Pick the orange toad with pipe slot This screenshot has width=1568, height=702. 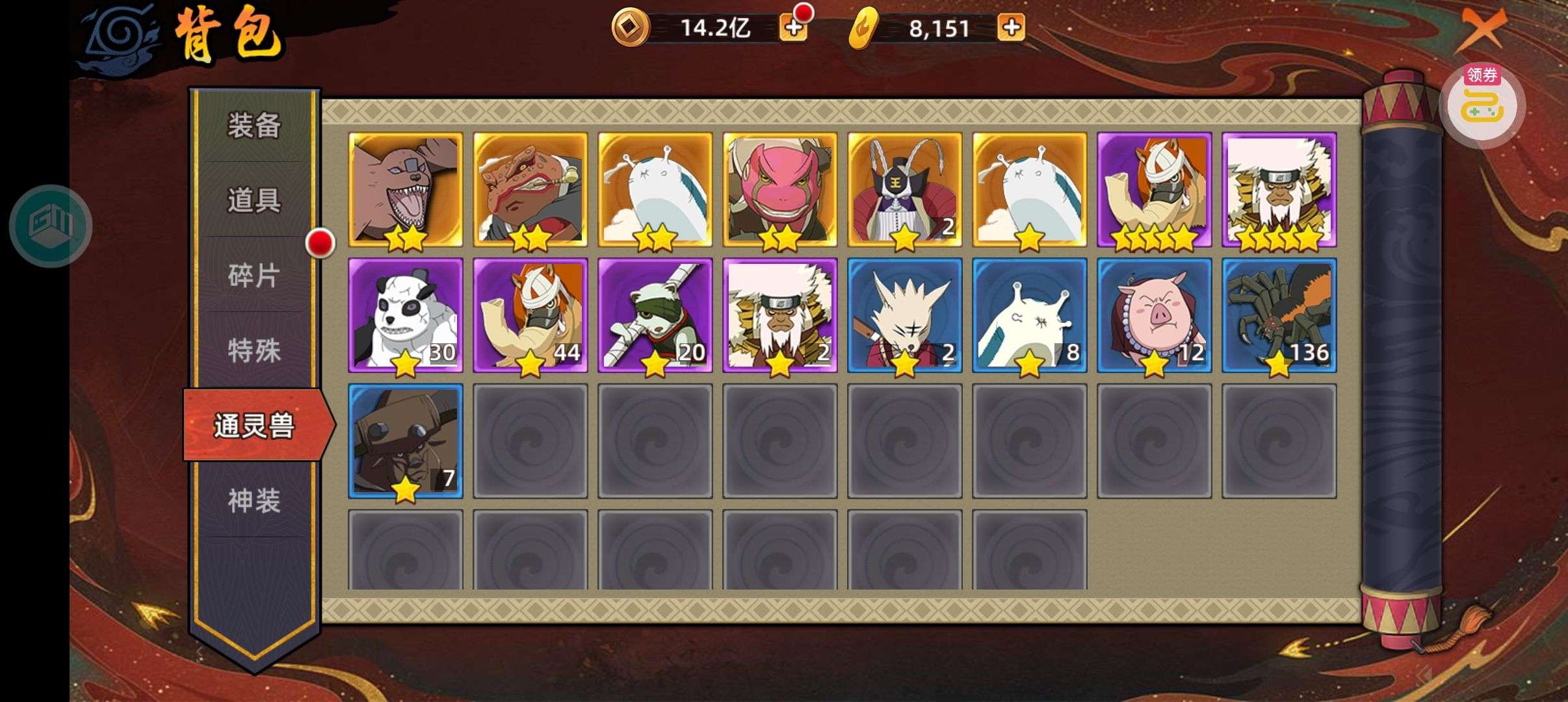530,189
